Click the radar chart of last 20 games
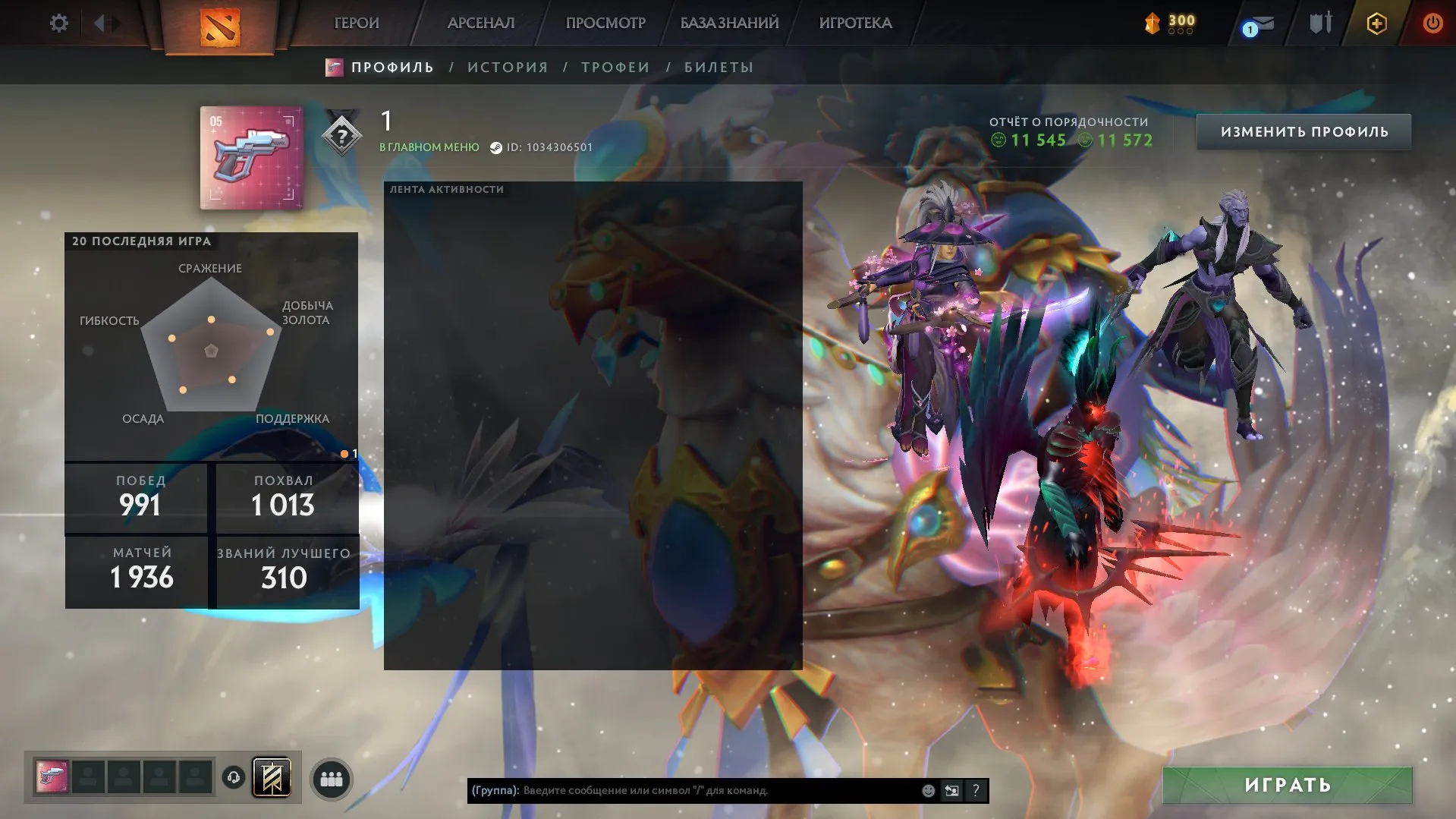The image size is (1456, 819). coord(212,349)
